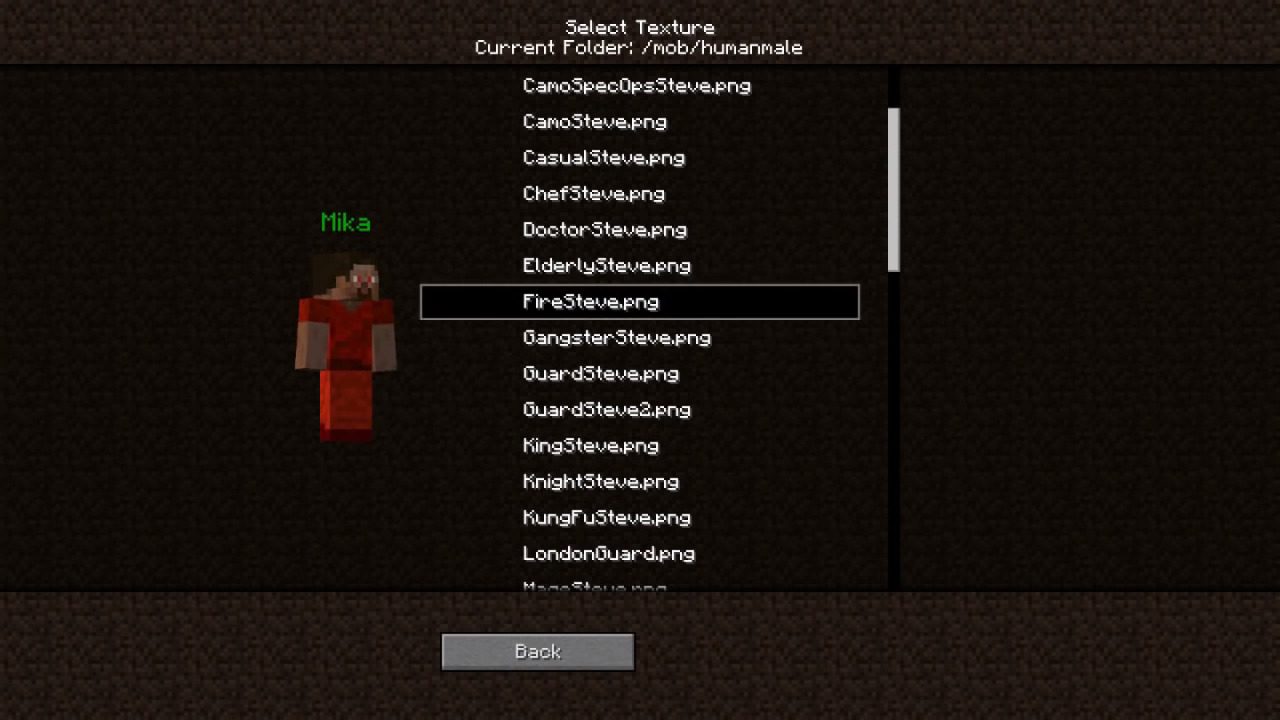Choose GangsterSteve.png skin
The height and width of the screenshot is (720, 1280).
point(617,338)
